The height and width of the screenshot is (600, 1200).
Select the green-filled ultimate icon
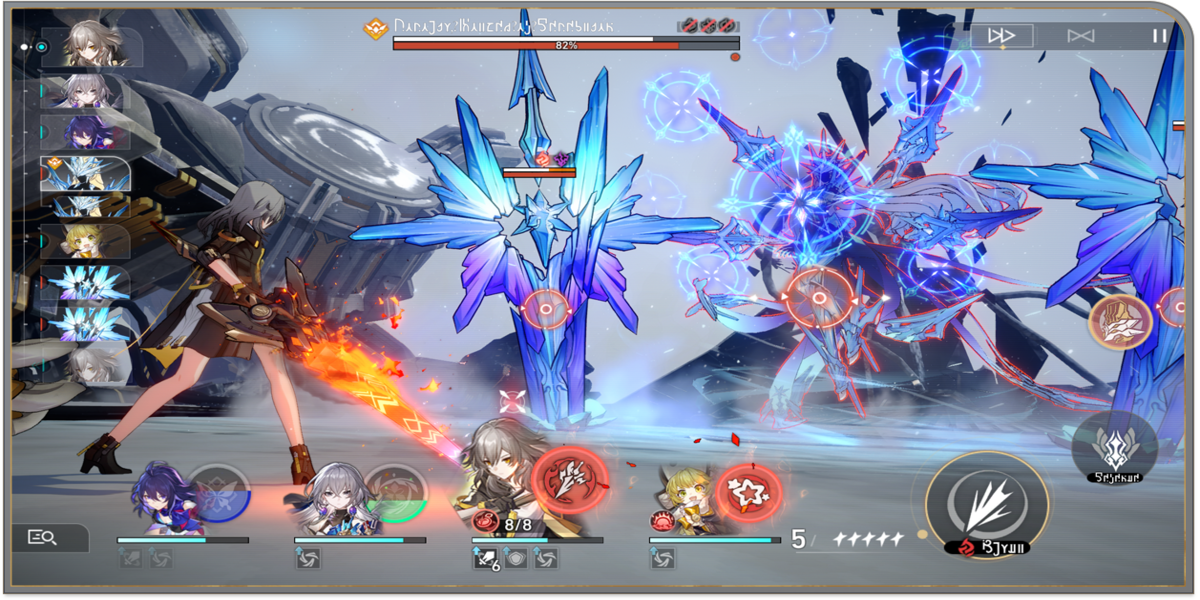click(x=396, y=493)
